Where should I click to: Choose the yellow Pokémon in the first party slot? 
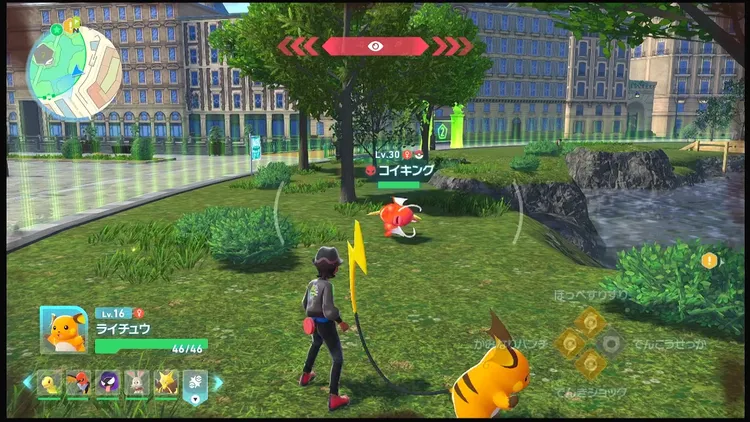(50, 383)
